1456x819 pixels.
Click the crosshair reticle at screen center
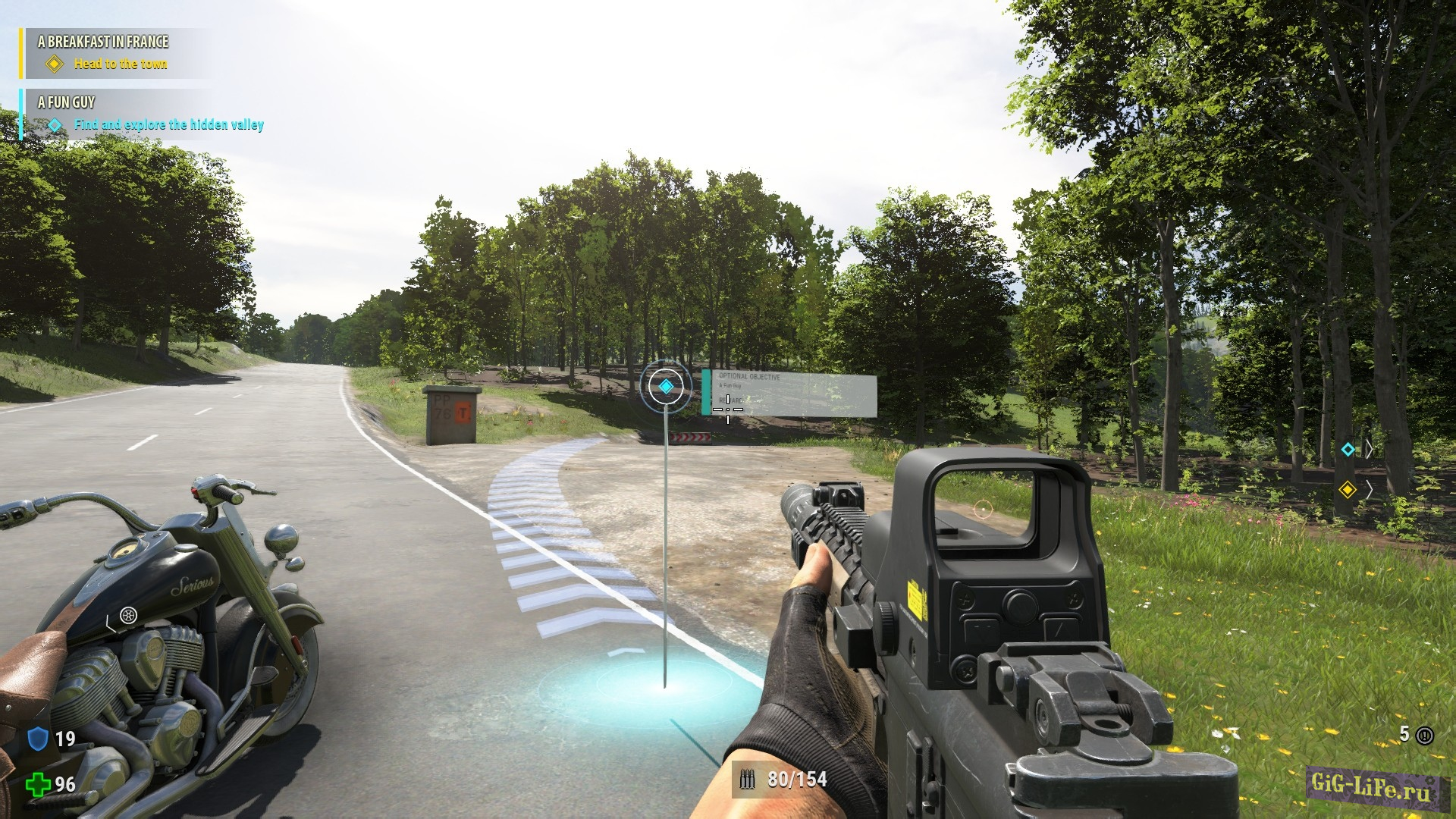click(728, 409)
